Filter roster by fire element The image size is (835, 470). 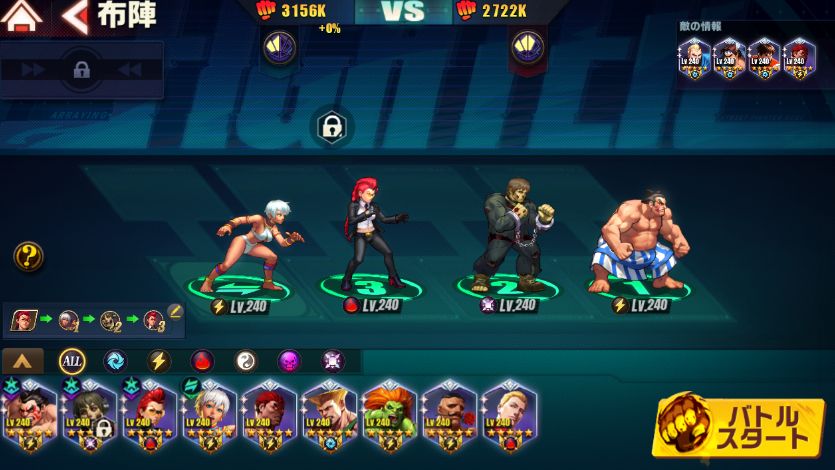202,361
